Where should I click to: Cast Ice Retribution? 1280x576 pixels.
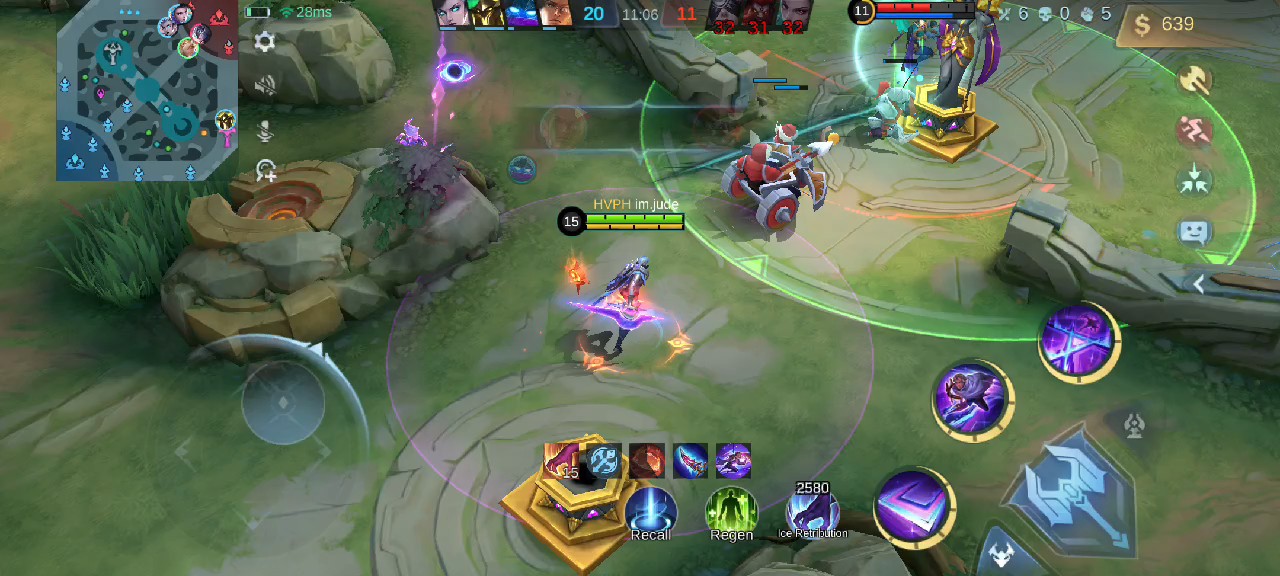(812, 510)
